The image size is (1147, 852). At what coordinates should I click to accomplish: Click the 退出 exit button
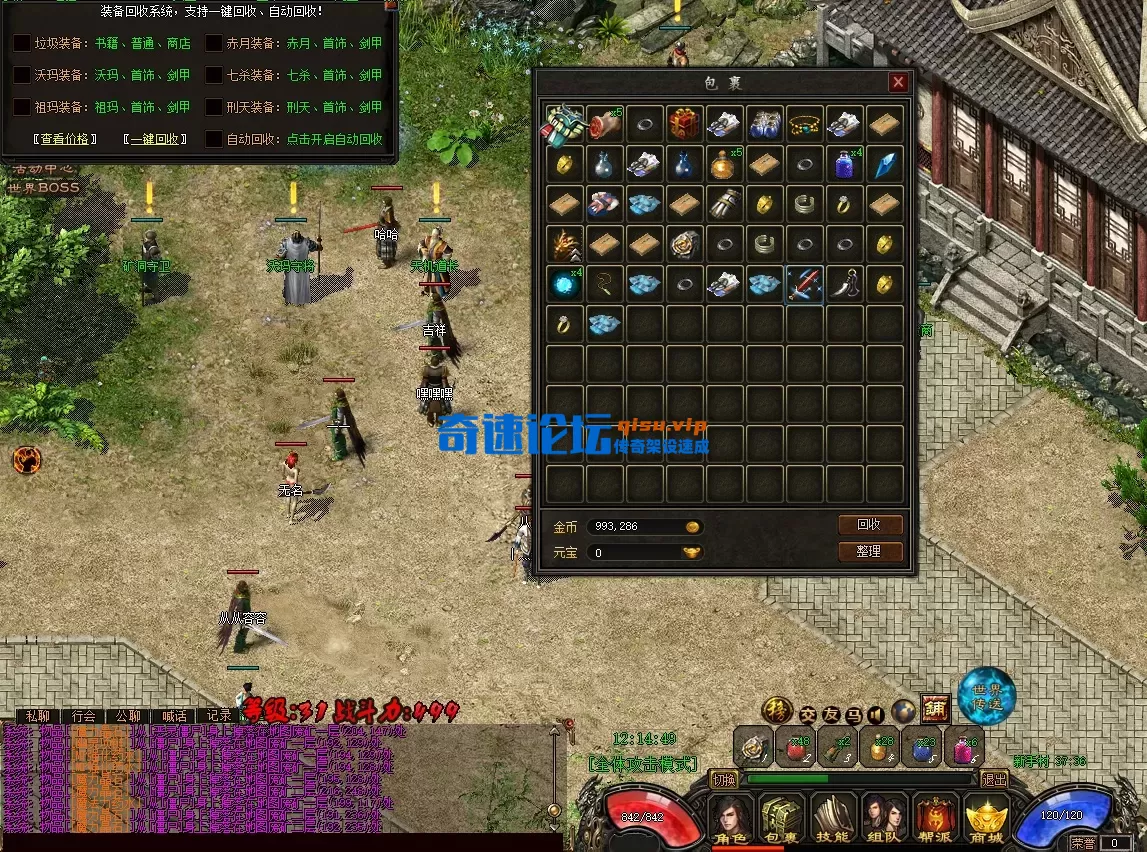994,779
